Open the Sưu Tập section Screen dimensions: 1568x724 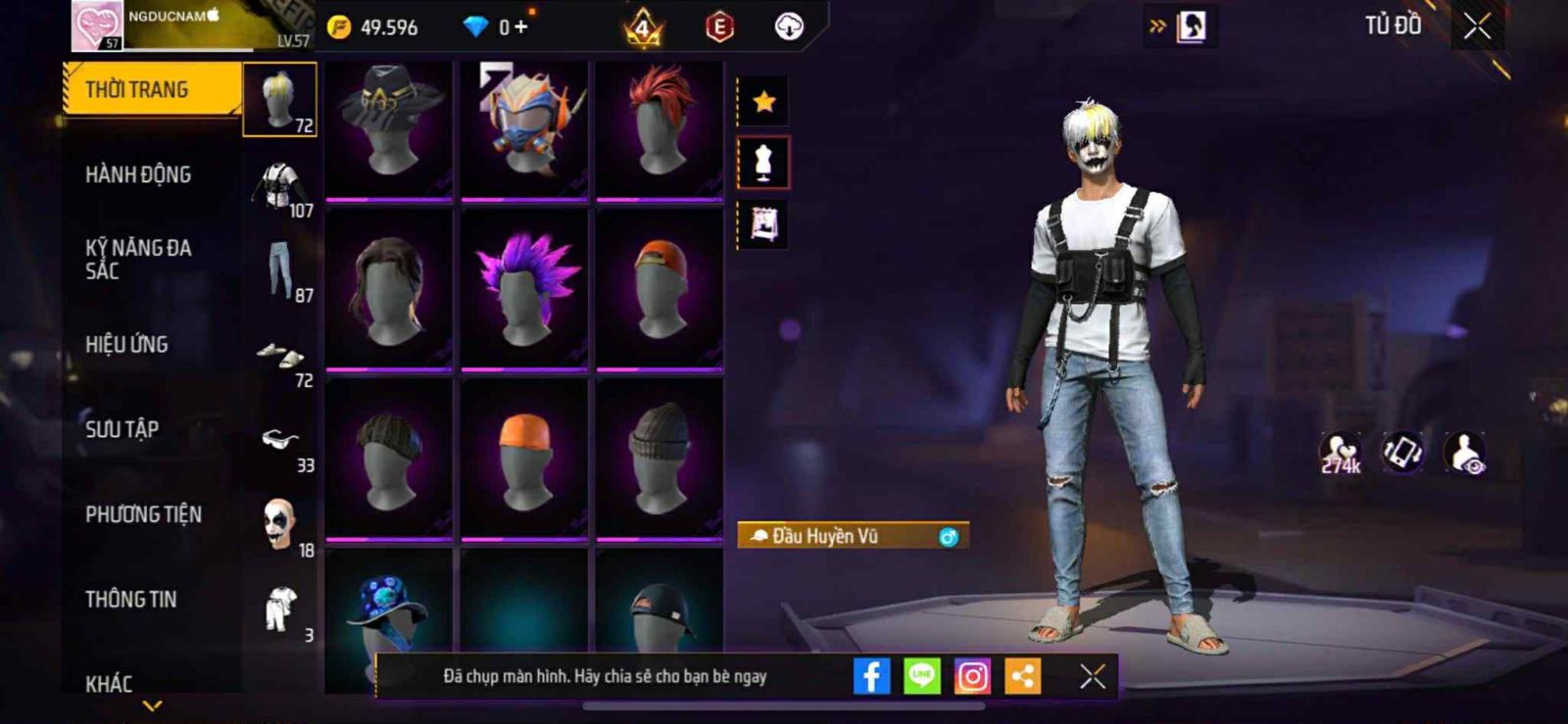[122, 429]
